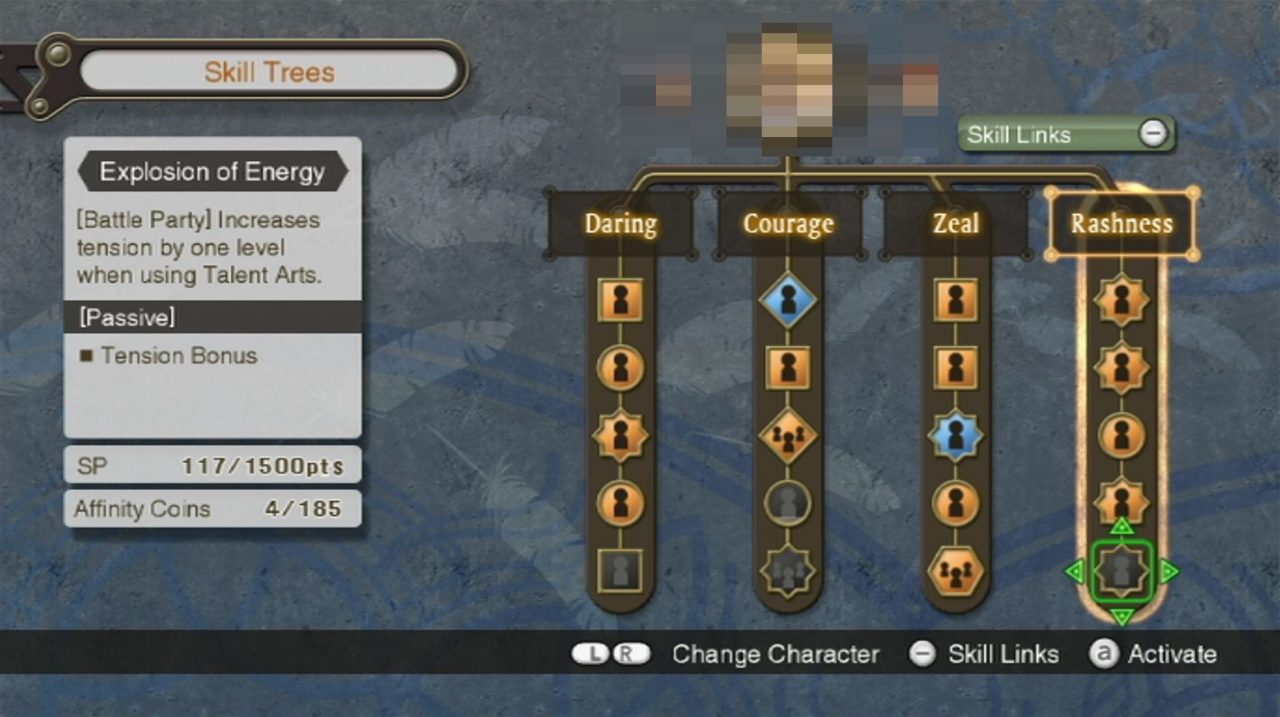Choose the Rashness skill tree header
The width and height of the screenshot is (1280, 717).
[1121, 223]
